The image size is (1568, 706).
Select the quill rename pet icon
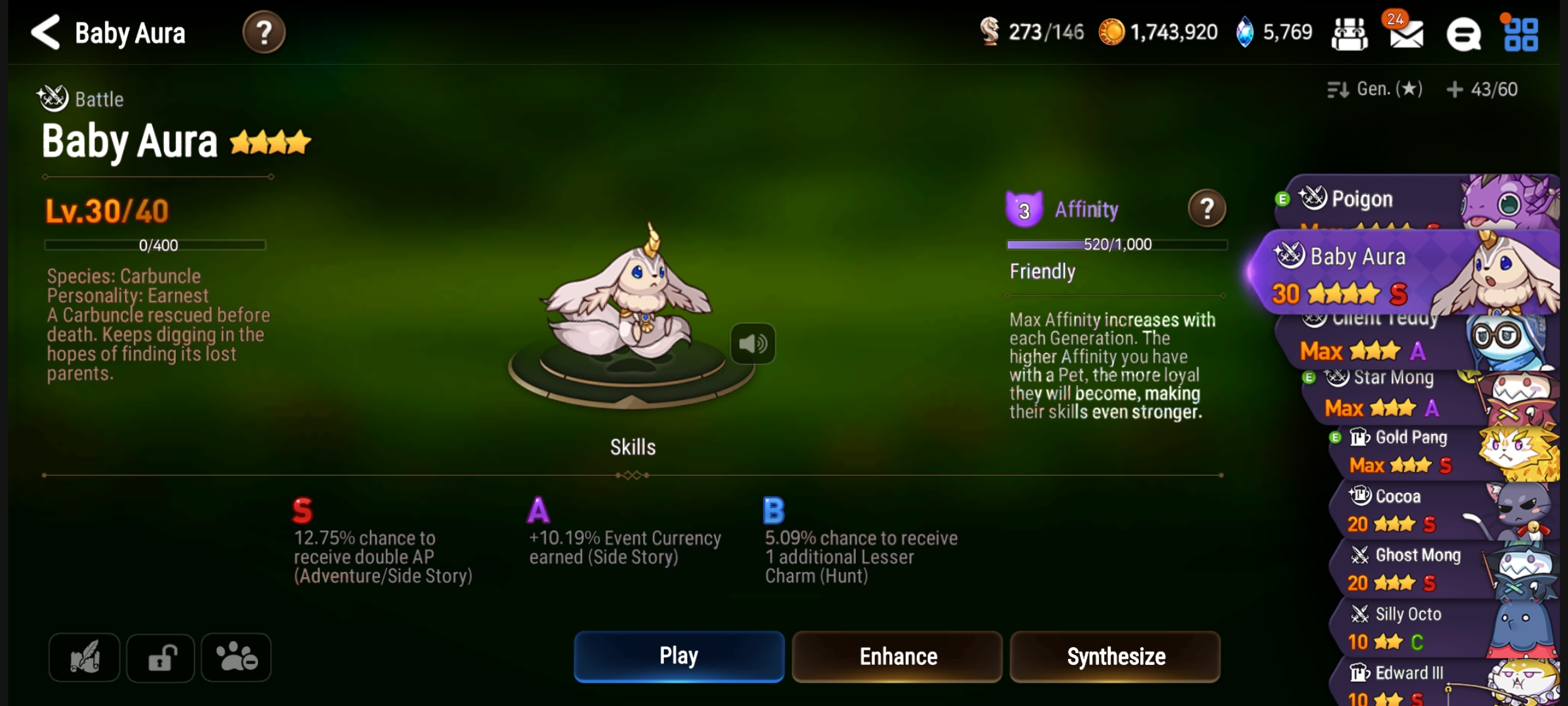tap(84, 657)
